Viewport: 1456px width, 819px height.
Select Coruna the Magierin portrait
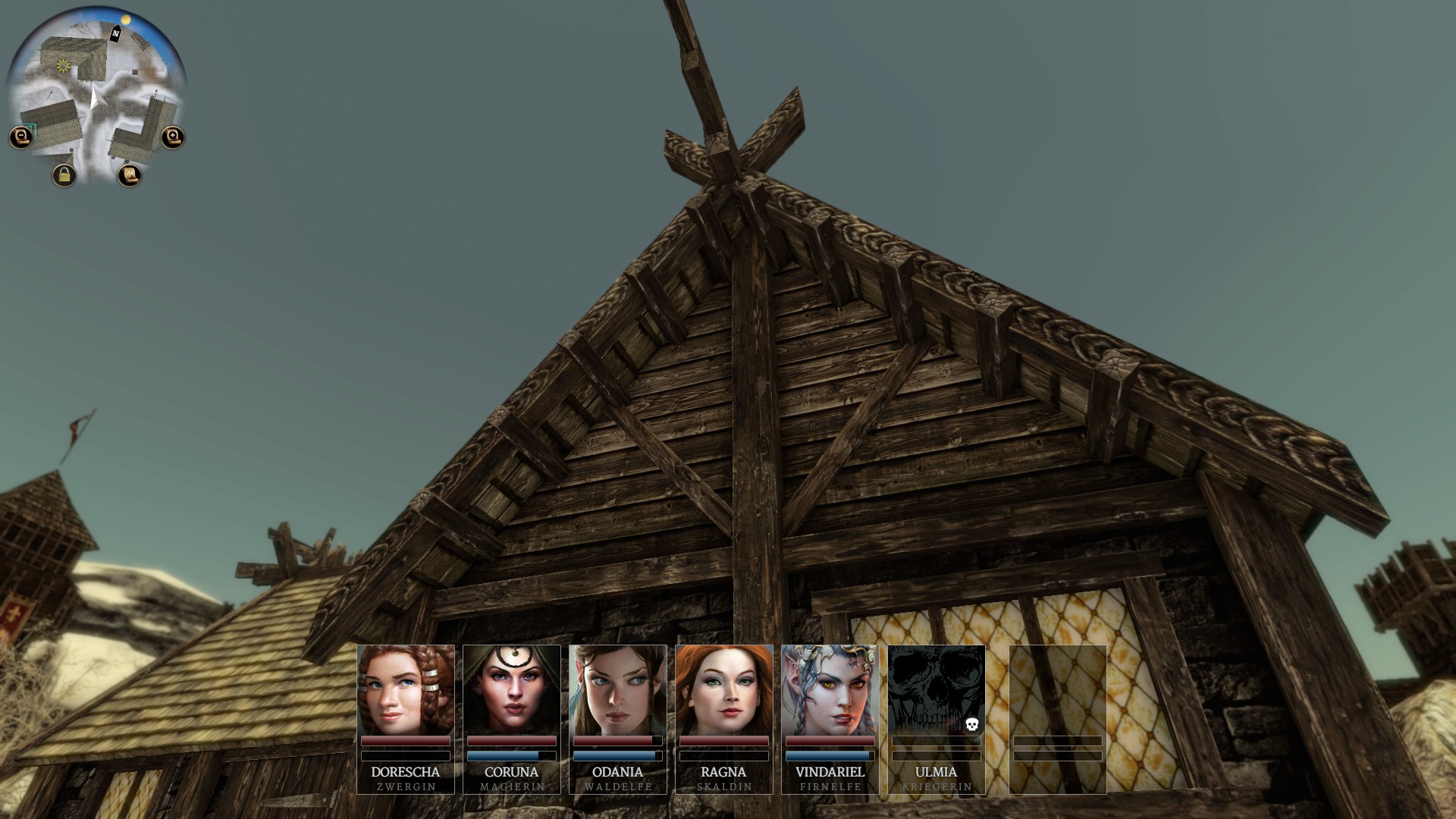[512, 690]
